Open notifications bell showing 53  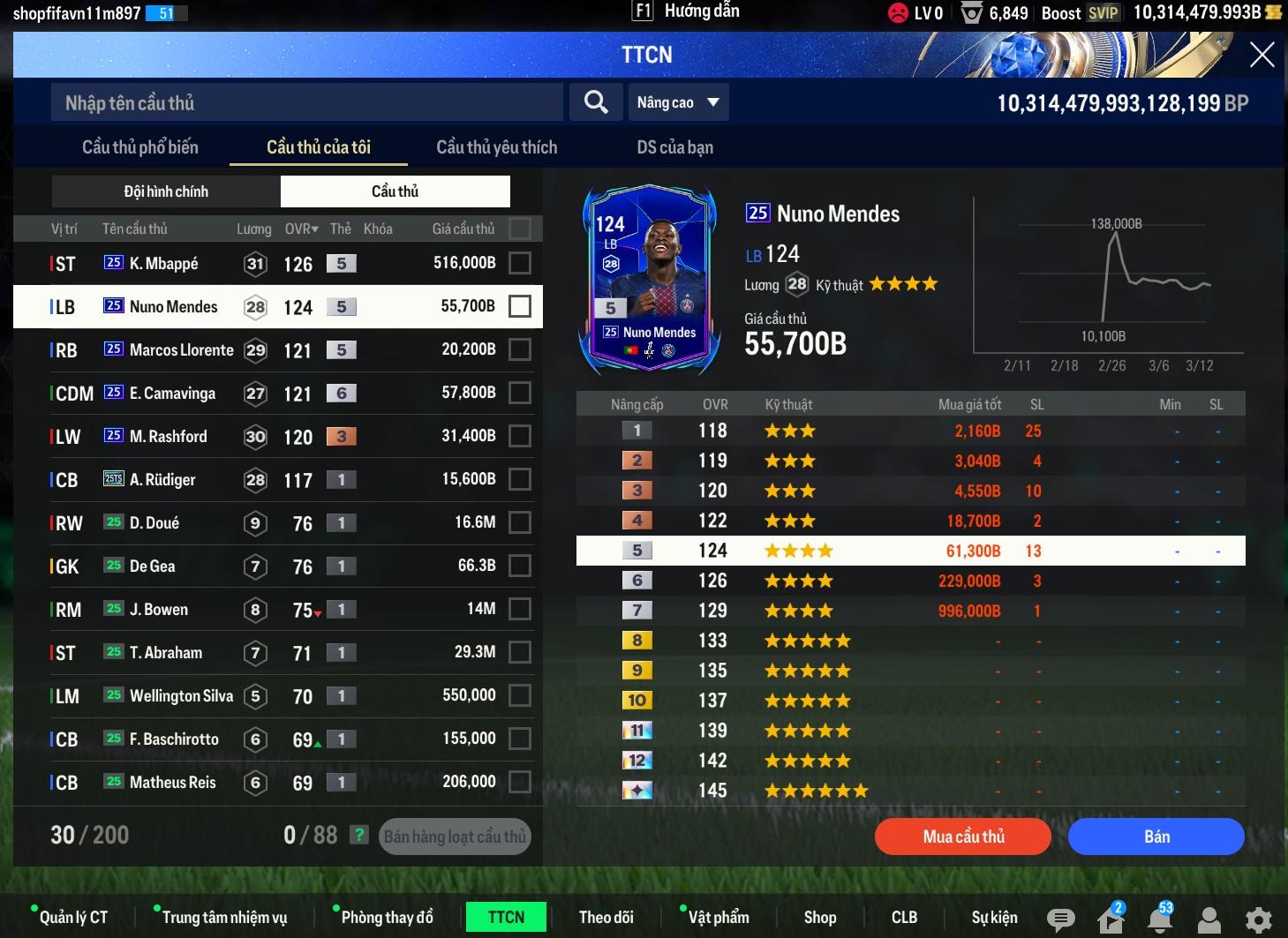coord(1159,919)
